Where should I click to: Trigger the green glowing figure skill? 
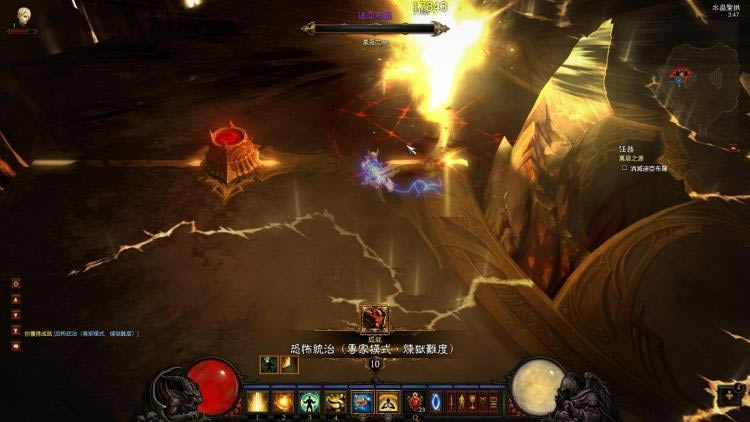[x=309, y=402]
